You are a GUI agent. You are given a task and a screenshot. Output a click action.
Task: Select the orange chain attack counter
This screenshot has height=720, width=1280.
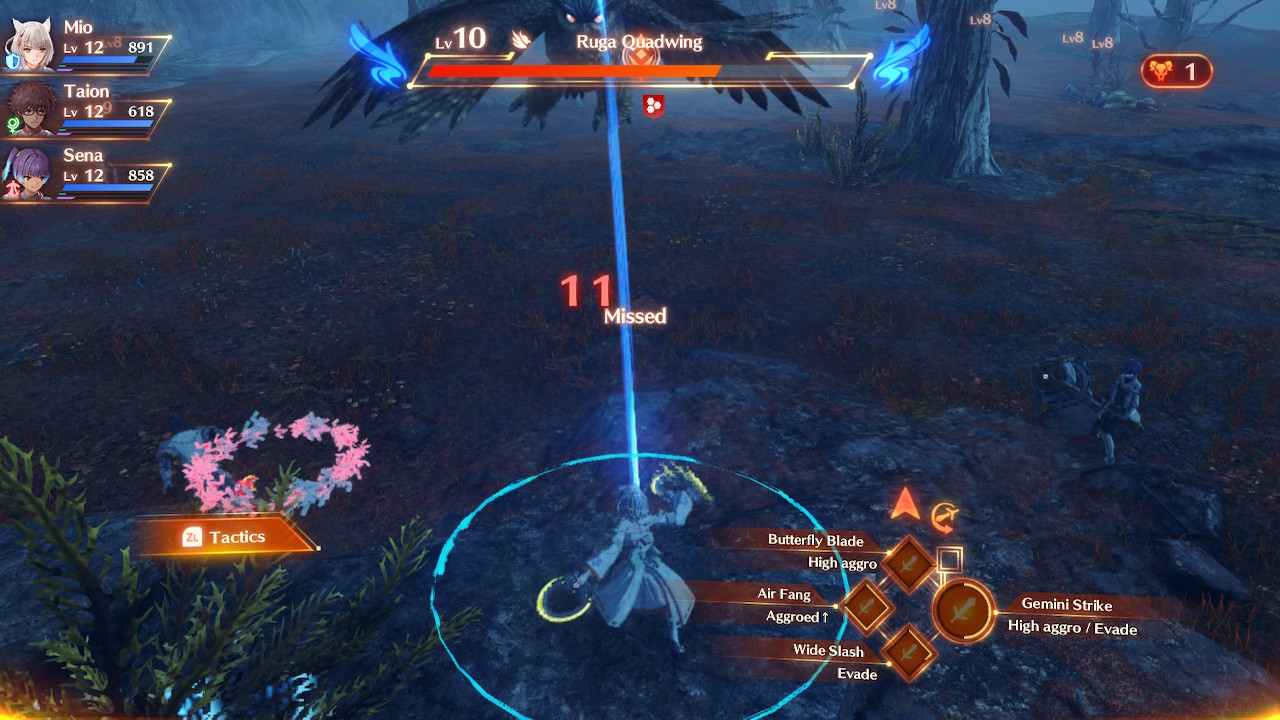point(1176,72)
